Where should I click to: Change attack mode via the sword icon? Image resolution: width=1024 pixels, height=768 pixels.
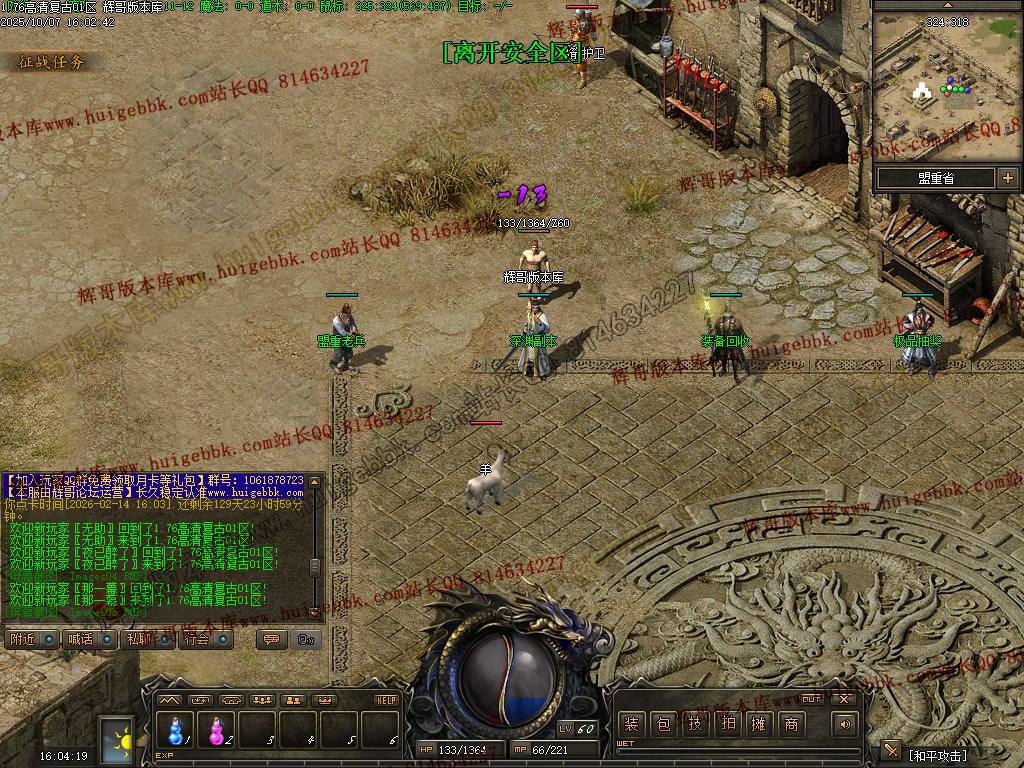pos(891,751)
